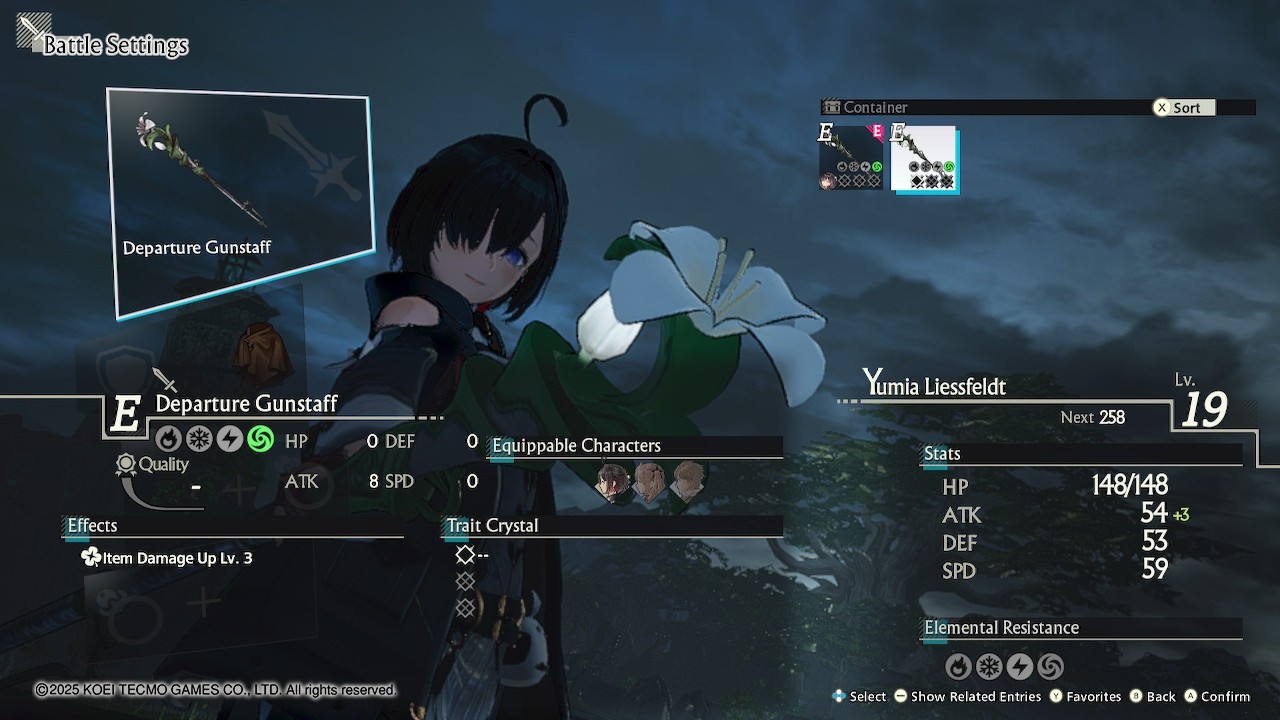This screenshot has height=720, width=1280.
Task: Click the Item Damage Up Lv. 3 effect
Action: [167, 558]
